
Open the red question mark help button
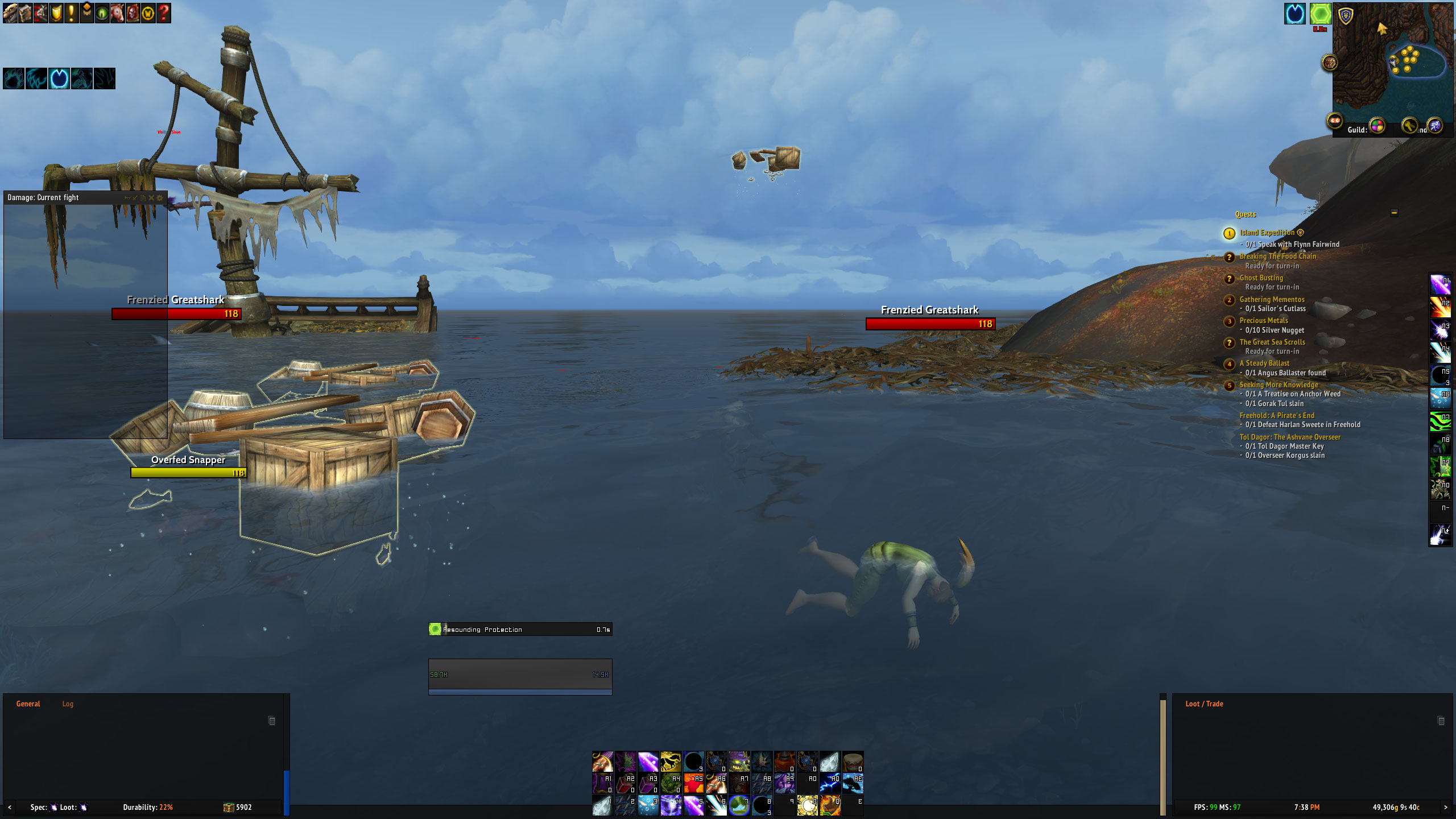163,13
